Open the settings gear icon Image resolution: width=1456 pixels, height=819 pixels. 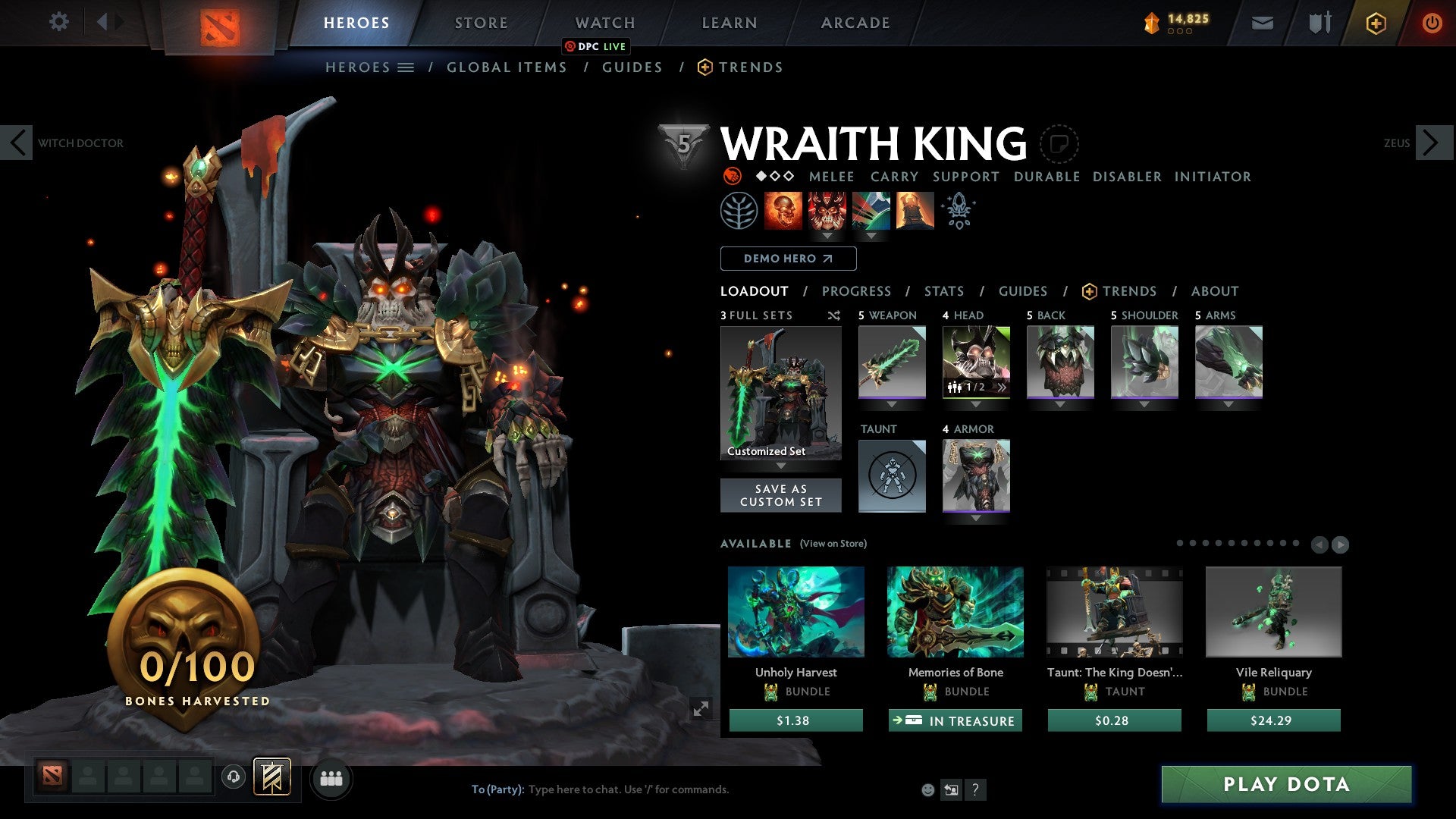pyautogui.click(x=59, y=22)
